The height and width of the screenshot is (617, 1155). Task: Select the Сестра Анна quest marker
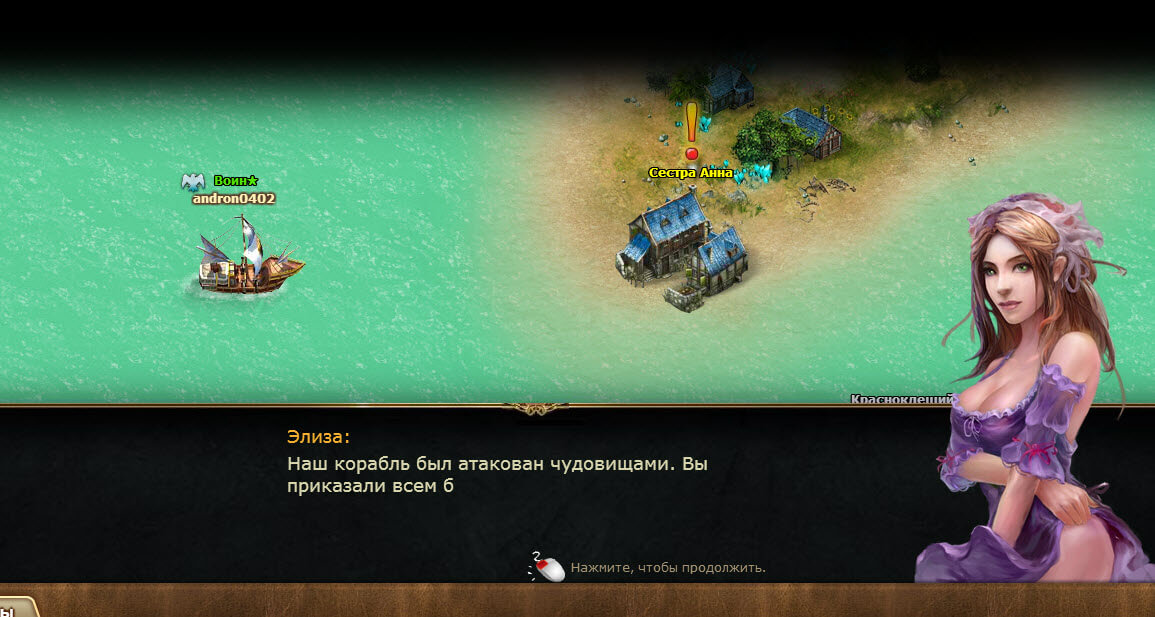tap(691, 131)
